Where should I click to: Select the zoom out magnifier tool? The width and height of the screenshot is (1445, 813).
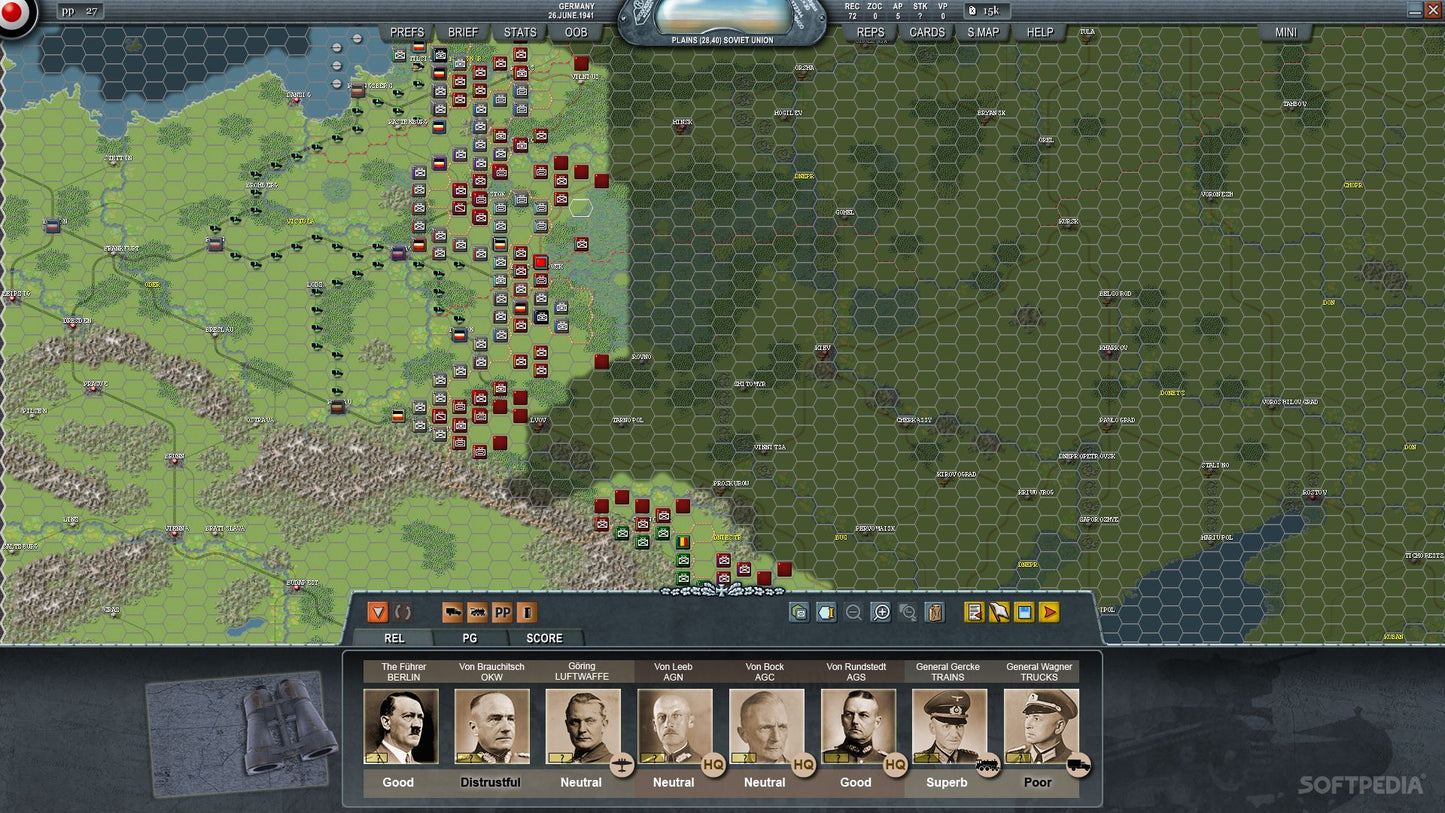coord(854,612)
